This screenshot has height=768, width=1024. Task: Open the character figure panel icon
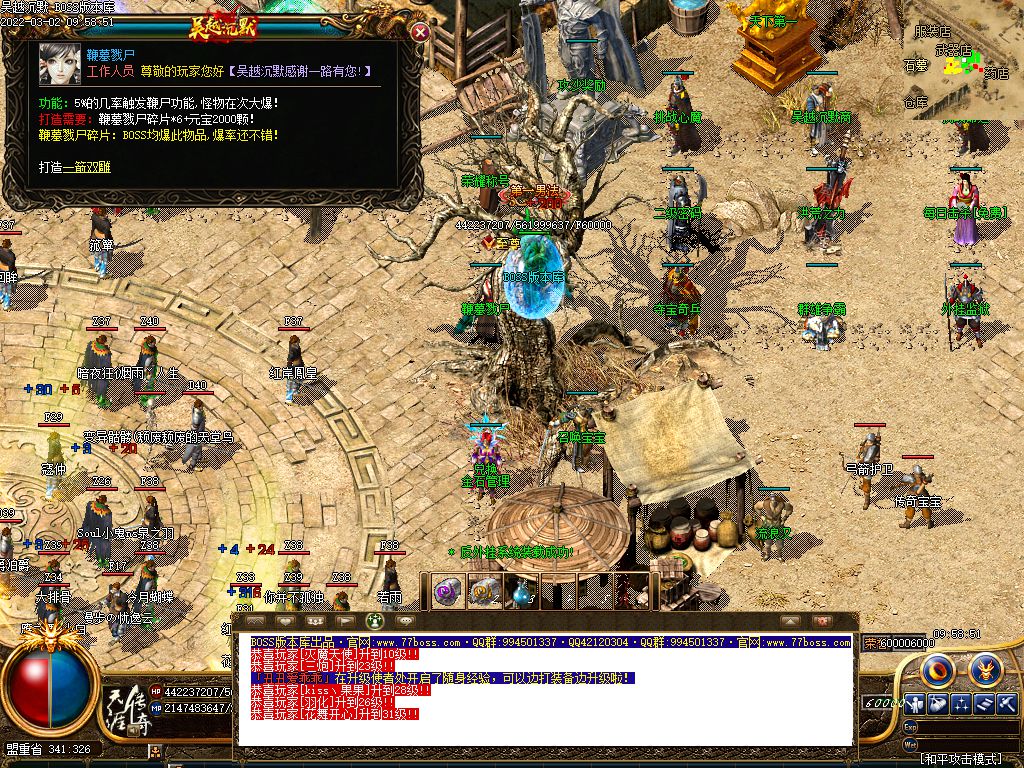tap(916, 704)
